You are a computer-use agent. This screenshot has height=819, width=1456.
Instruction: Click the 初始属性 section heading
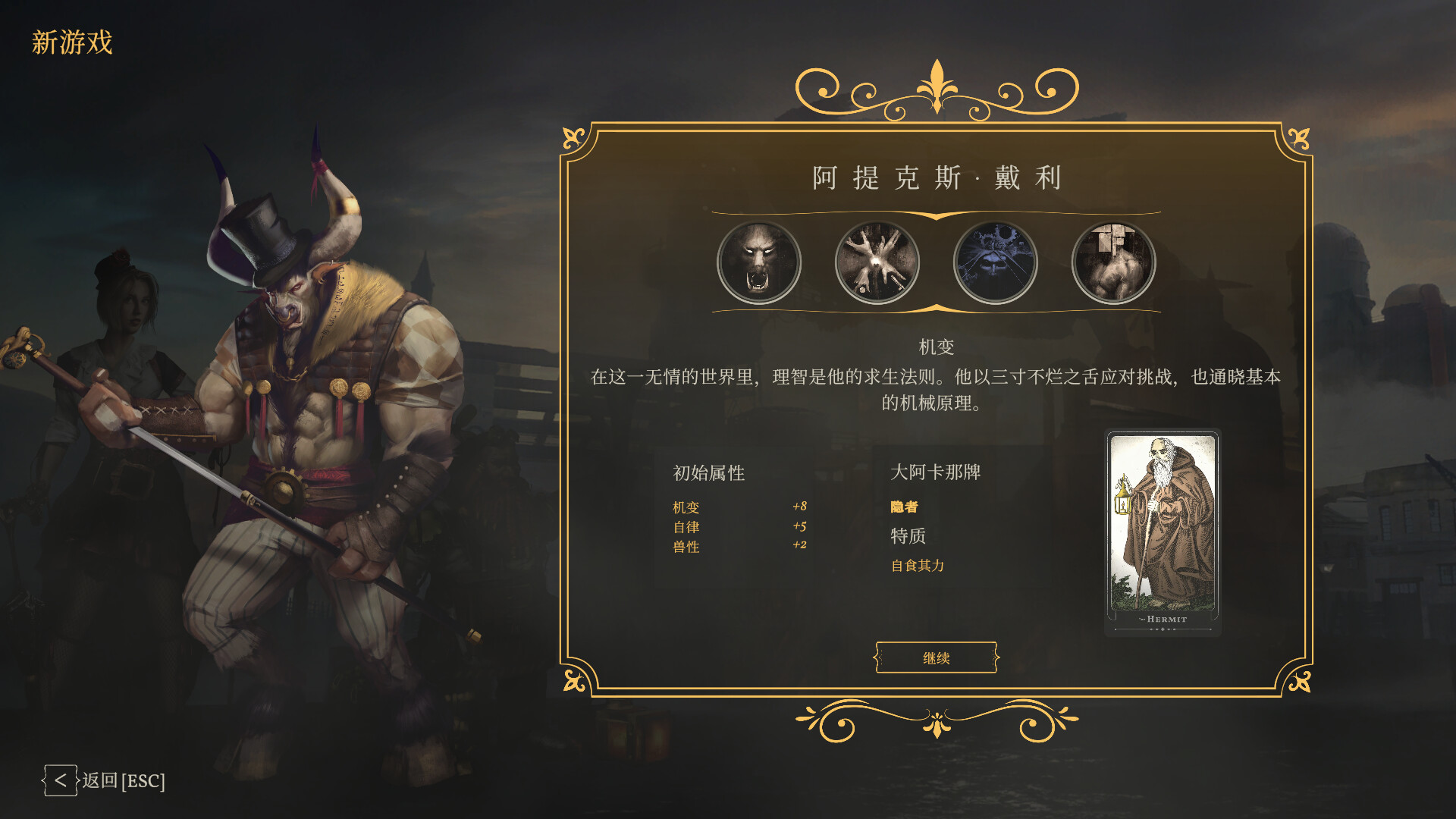pyautogui.click(x=709, y=472)
